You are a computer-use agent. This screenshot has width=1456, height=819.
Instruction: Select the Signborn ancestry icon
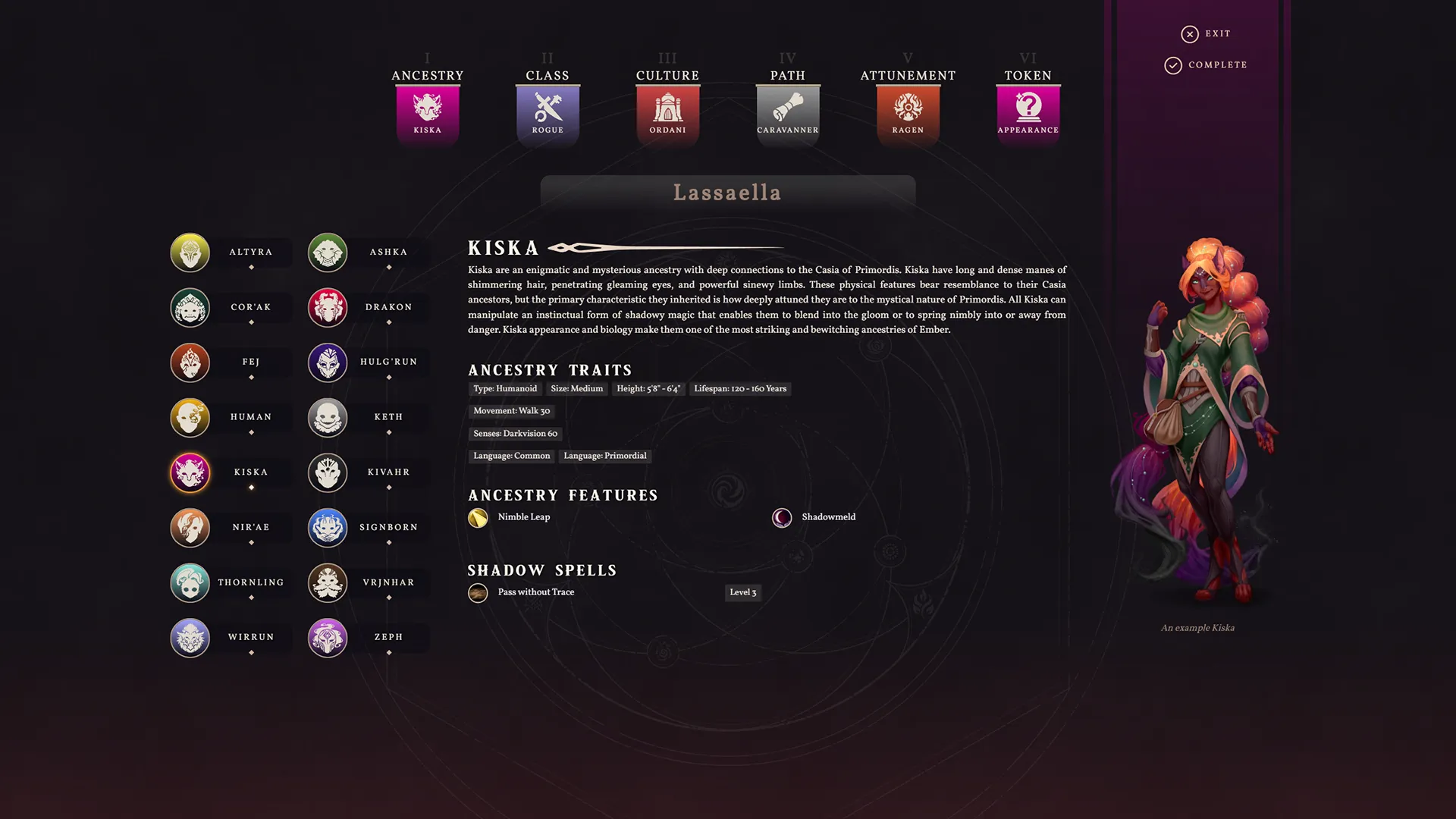pos(327,528)
